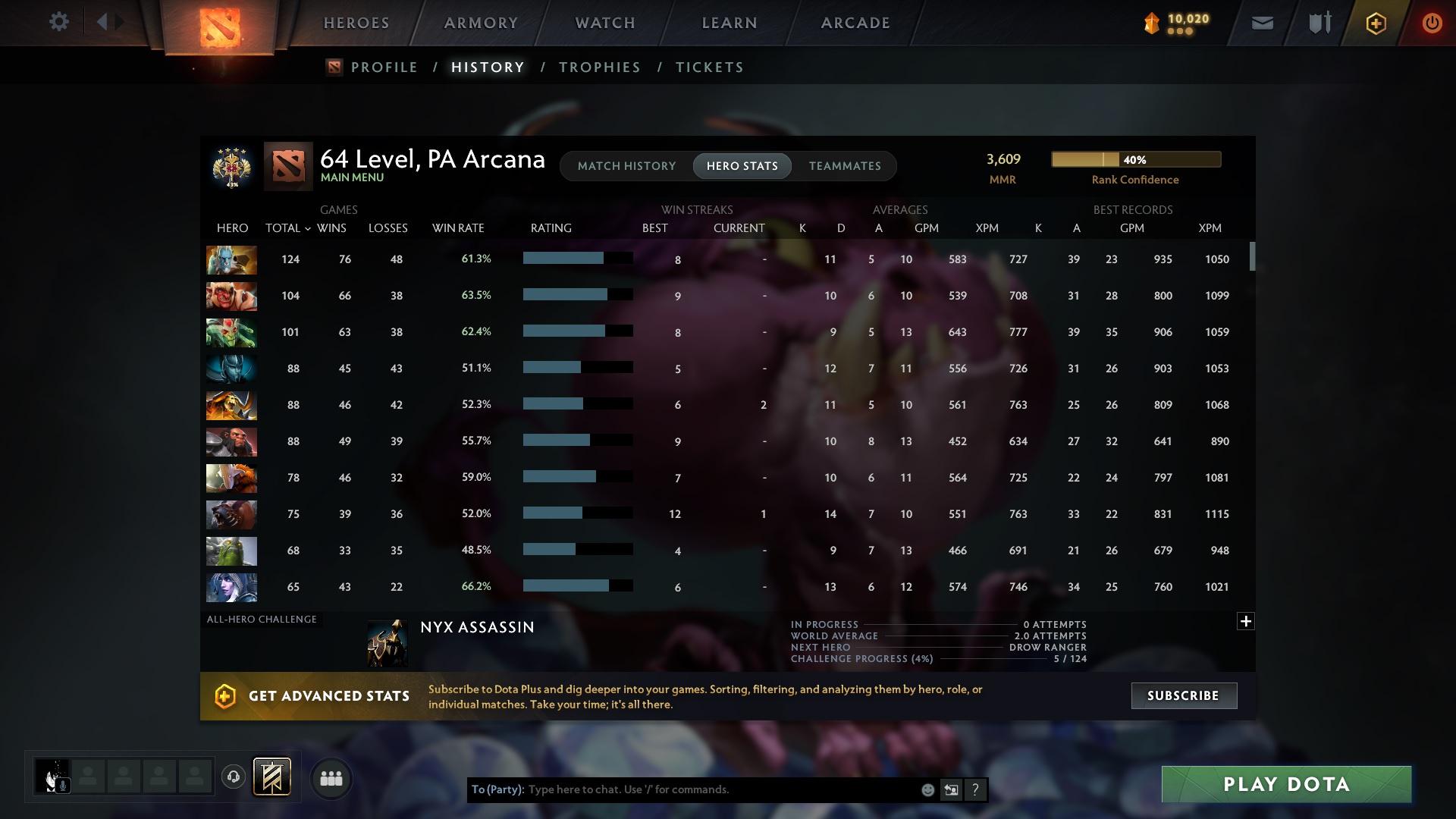Open the notifications envelope
The width and height of the screenshot is (1456, 819).
pyautogui.click(x=1261, y=23)
